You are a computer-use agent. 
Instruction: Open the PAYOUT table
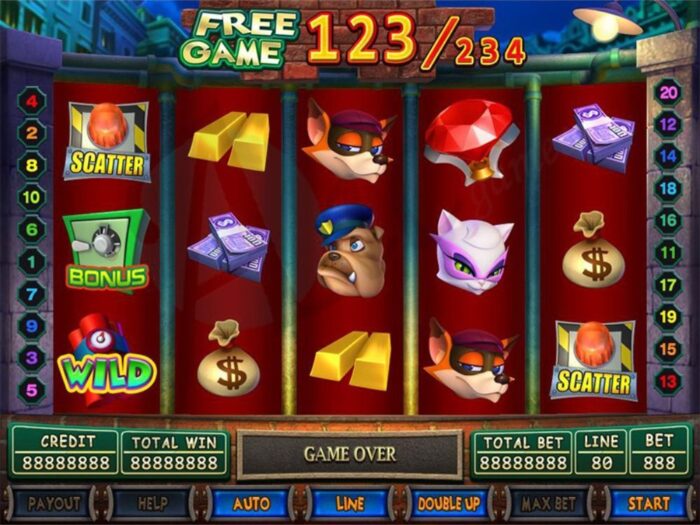click(53, 502)
